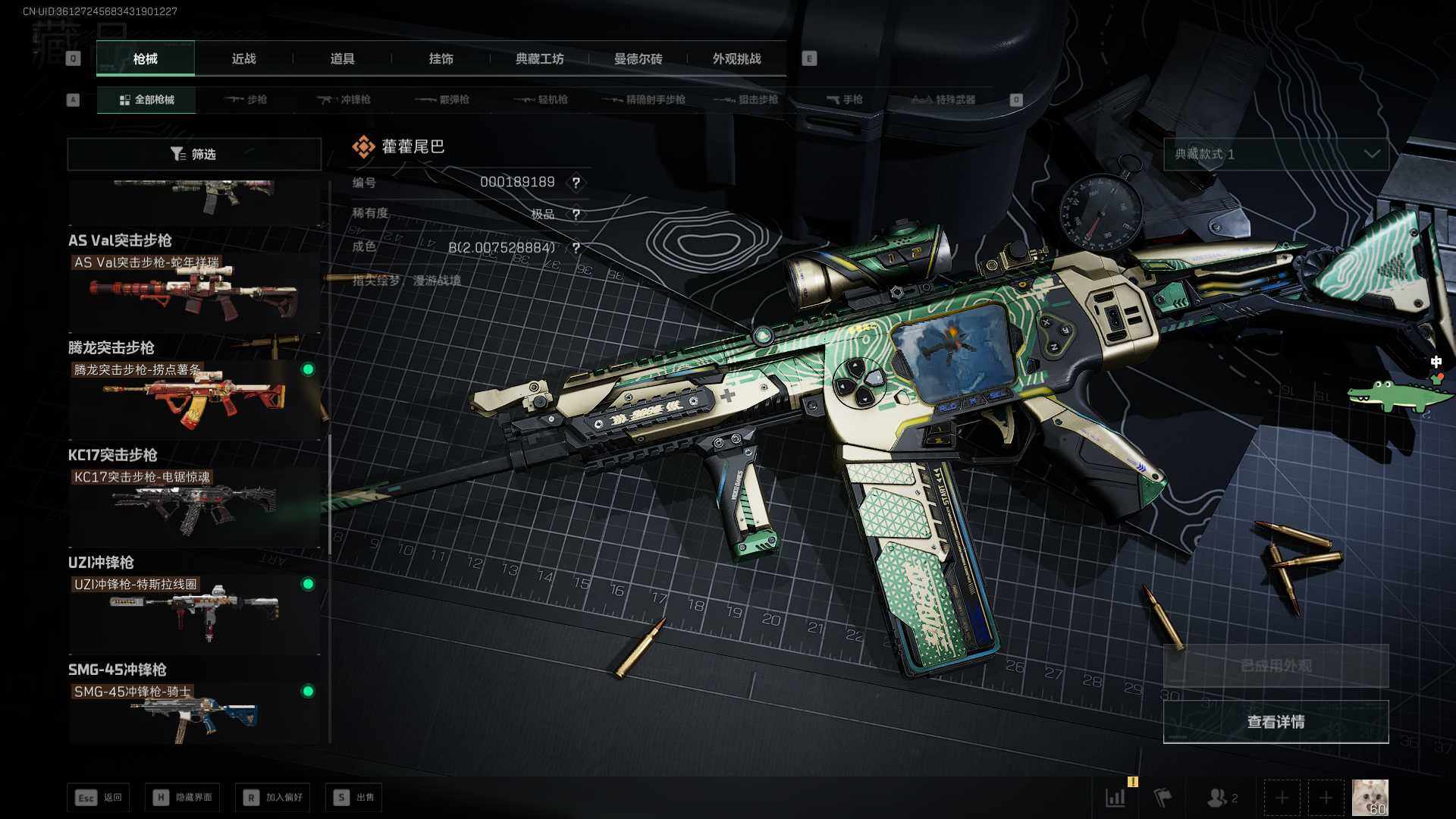Filter weapons by 冲锋枪 category
Viewport: 1456px width, 819px height.
point(344,99)
